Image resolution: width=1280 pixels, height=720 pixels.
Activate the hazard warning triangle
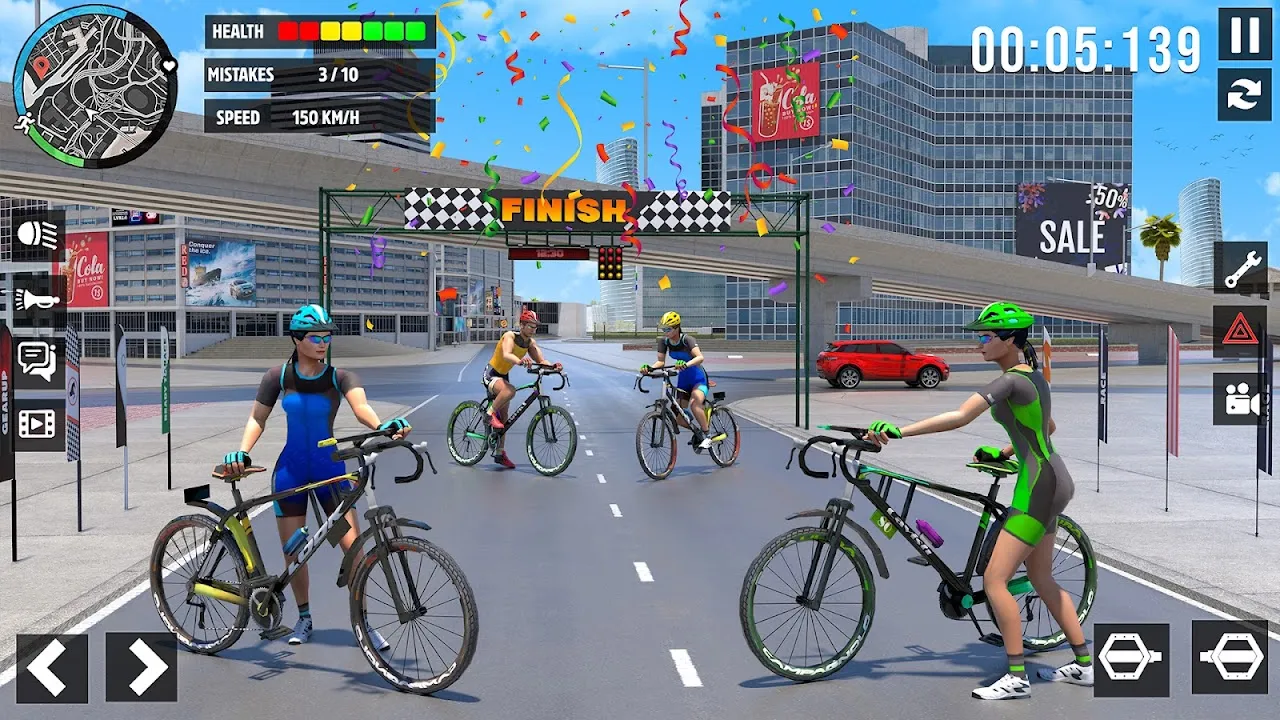pos(1240,331)
